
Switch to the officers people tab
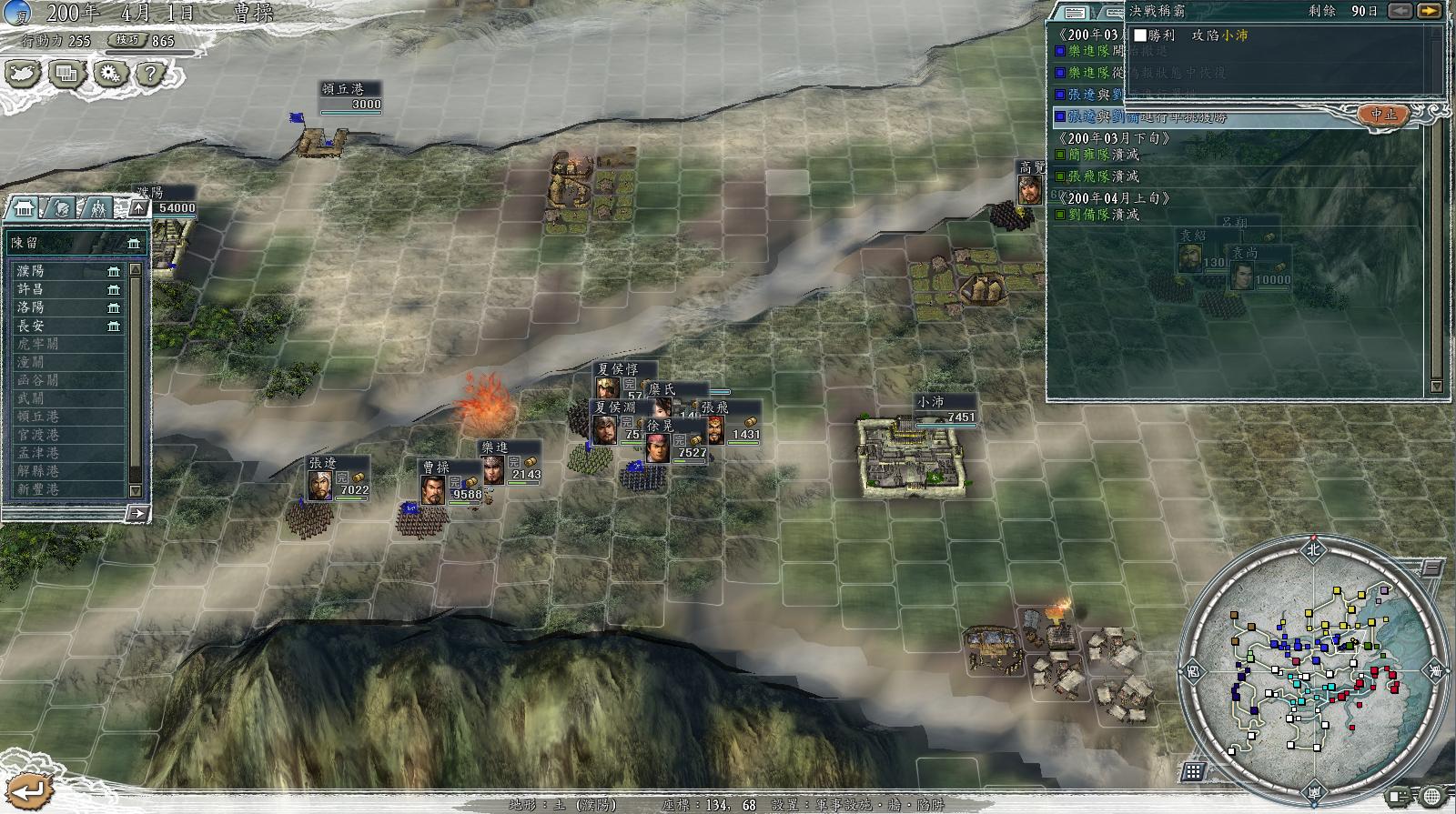[x=99, y=208]
